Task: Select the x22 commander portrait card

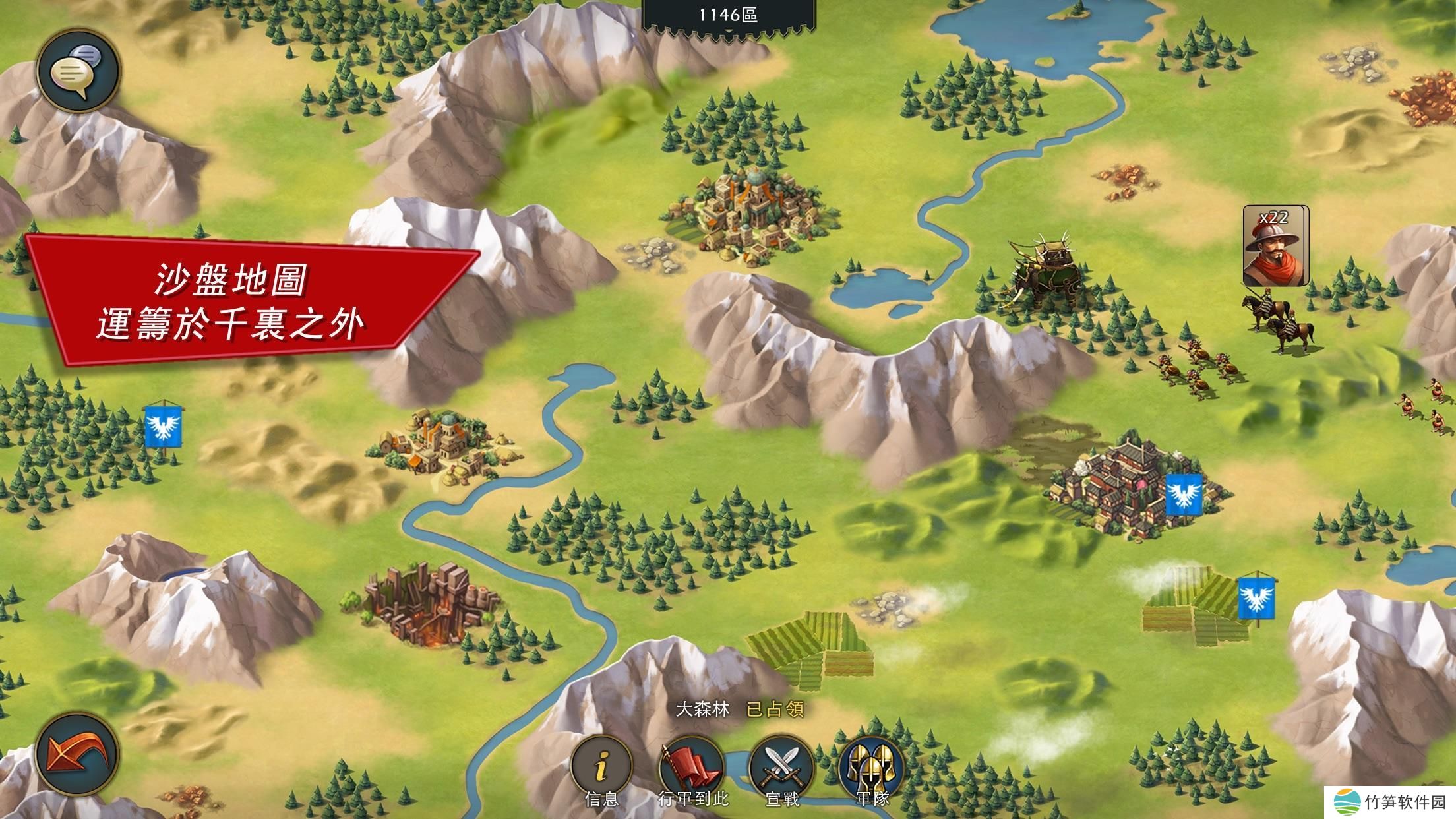Action: coord(1273,246)
